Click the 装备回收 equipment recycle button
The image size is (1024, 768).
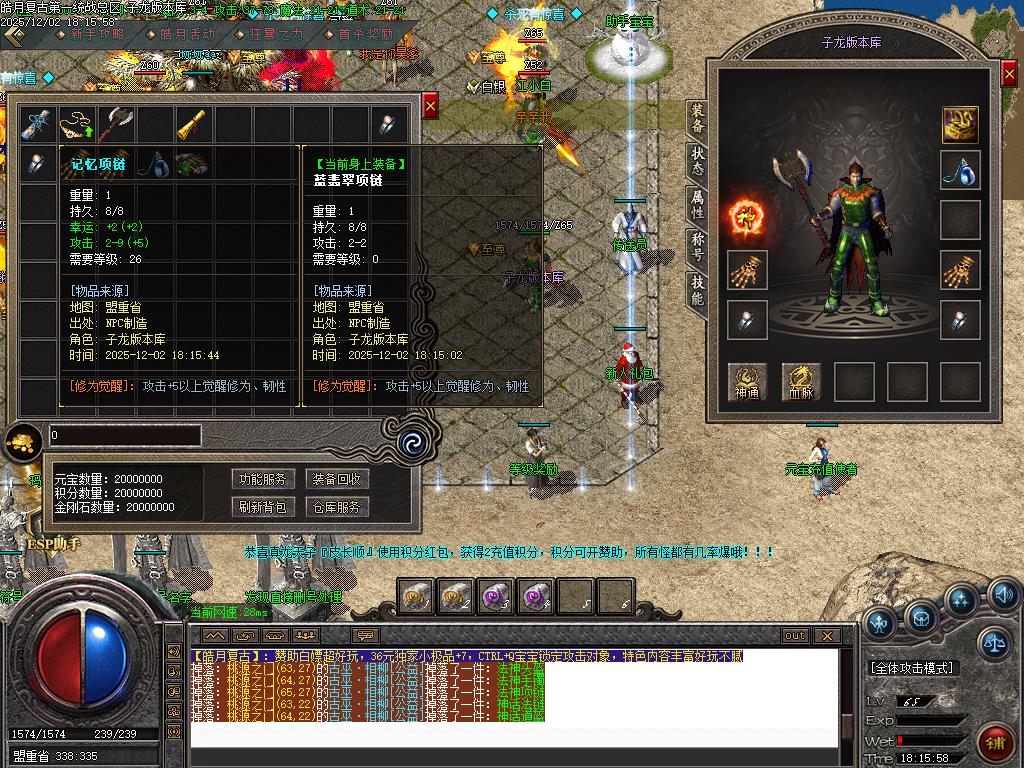(337, 479)
